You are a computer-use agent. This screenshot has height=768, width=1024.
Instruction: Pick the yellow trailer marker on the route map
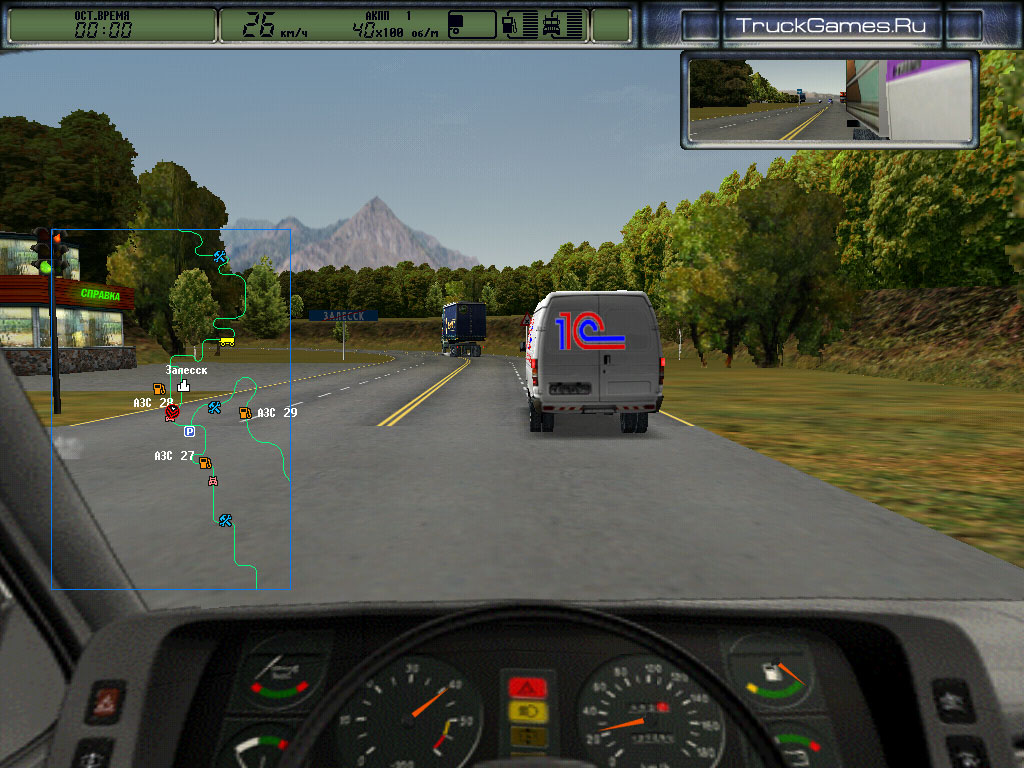coord(227,340)
